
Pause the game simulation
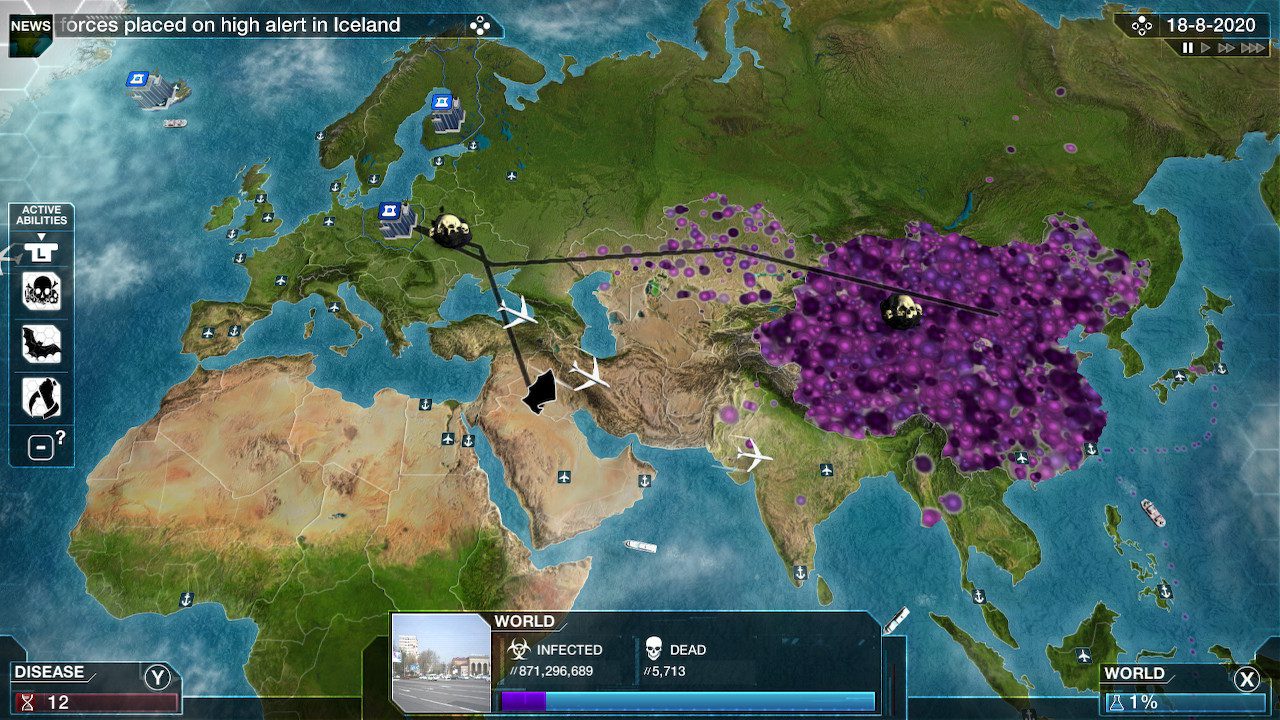click(x=1186, y=45)
